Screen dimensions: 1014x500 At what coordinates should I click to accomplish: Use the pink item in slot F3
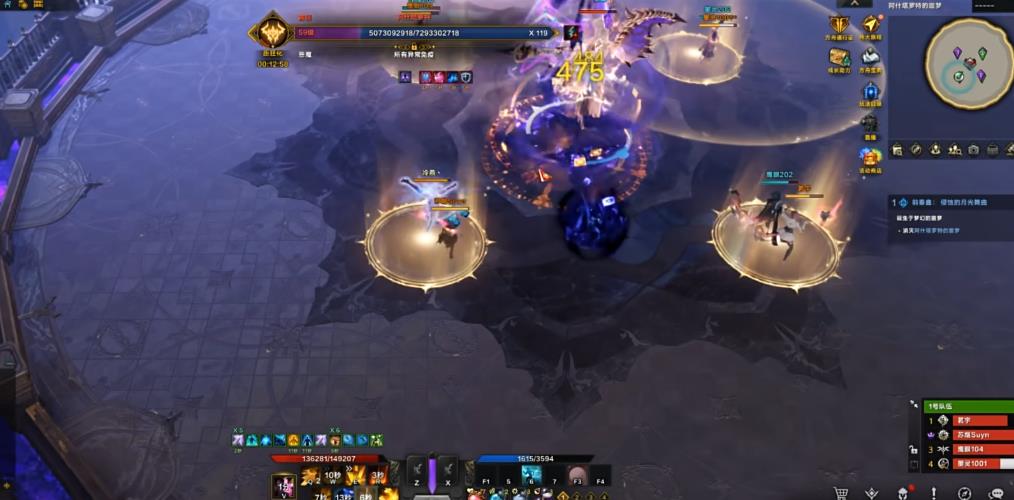point(577,476)
